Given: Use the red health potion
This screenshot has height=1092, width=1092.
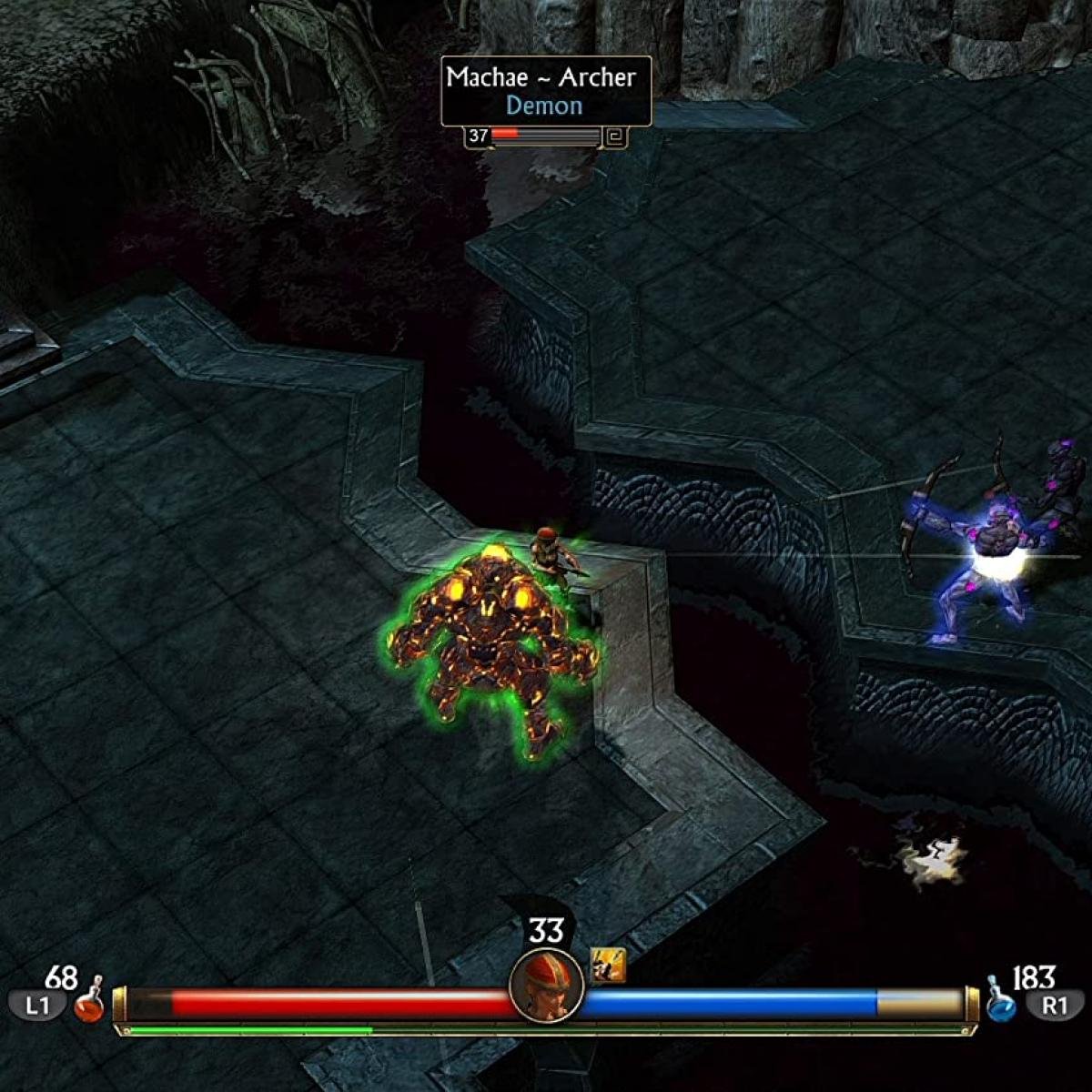Looking at the screenshot, I should pos(89,1003).
